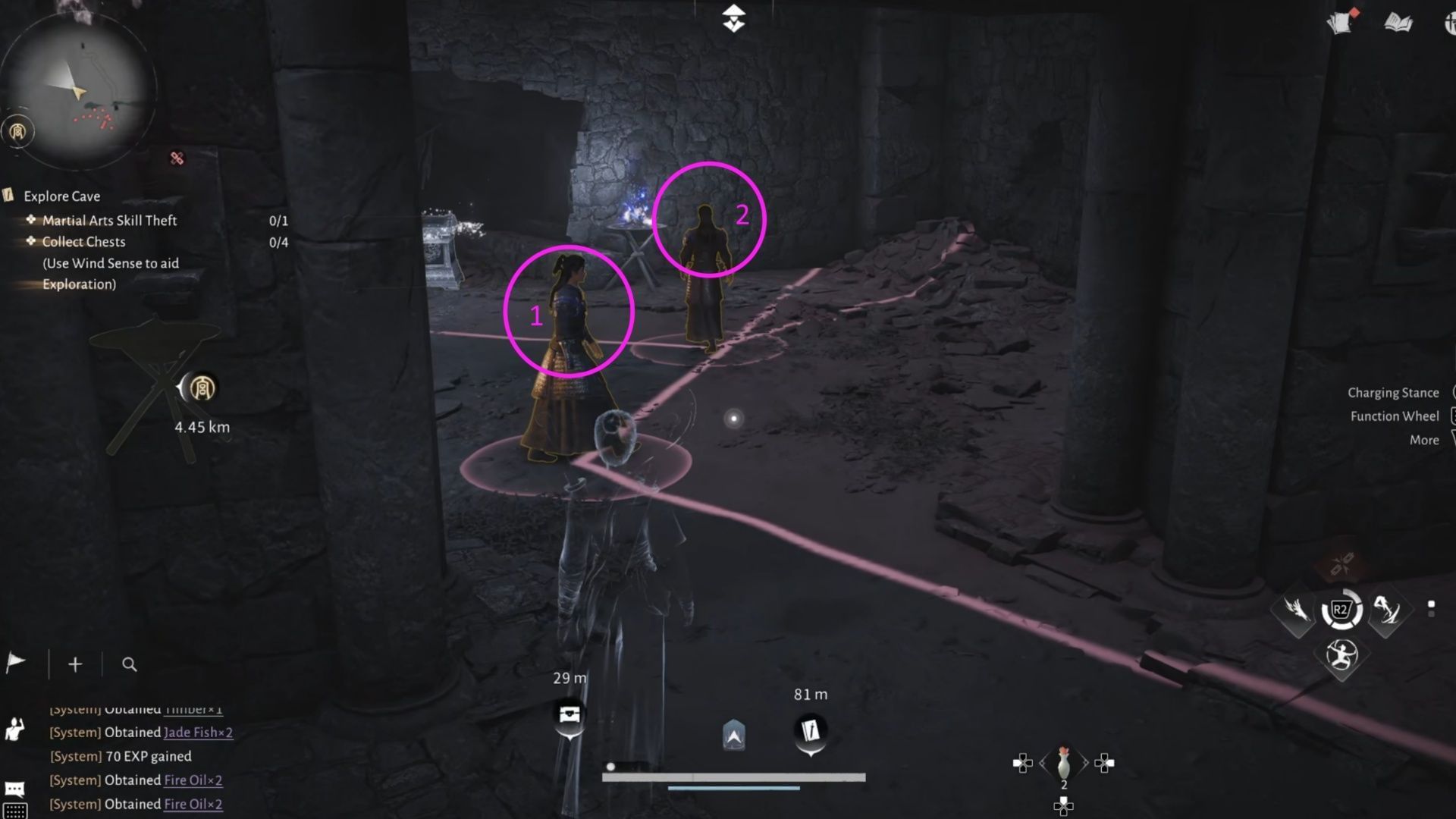This screenshot has height=819, width=1456.
Task: Click the Jade Fish×2 item link
Action: [x=199, y=733]
